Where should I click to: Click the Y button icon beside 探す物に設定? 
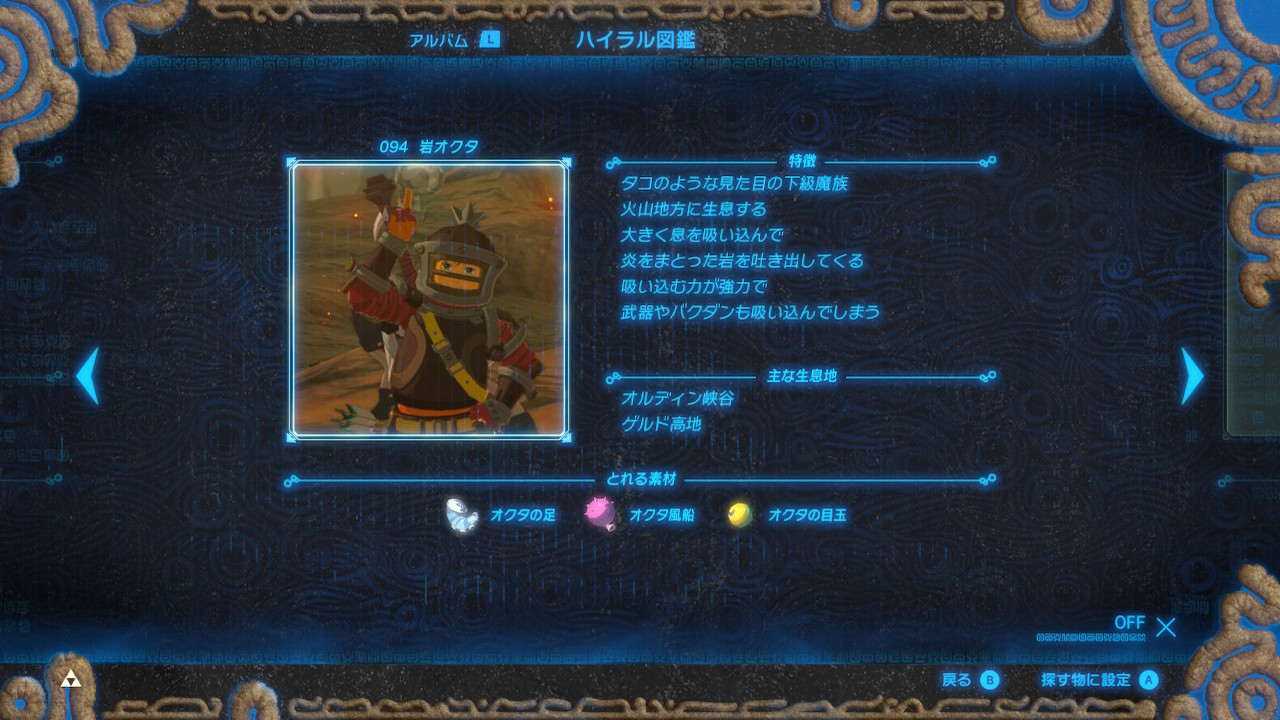coord(1146,680)
